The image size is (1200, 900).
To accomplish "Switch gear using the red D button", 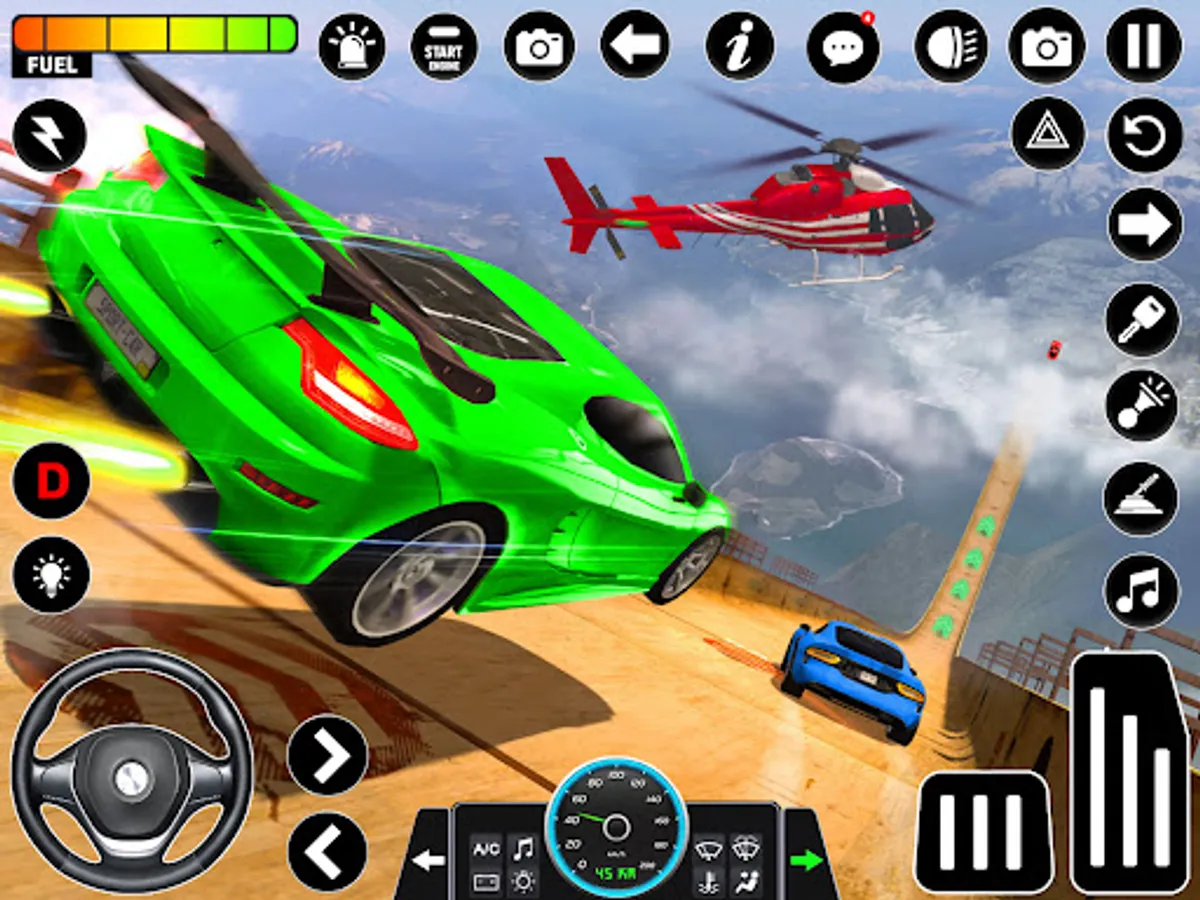I will click(50, 481).
